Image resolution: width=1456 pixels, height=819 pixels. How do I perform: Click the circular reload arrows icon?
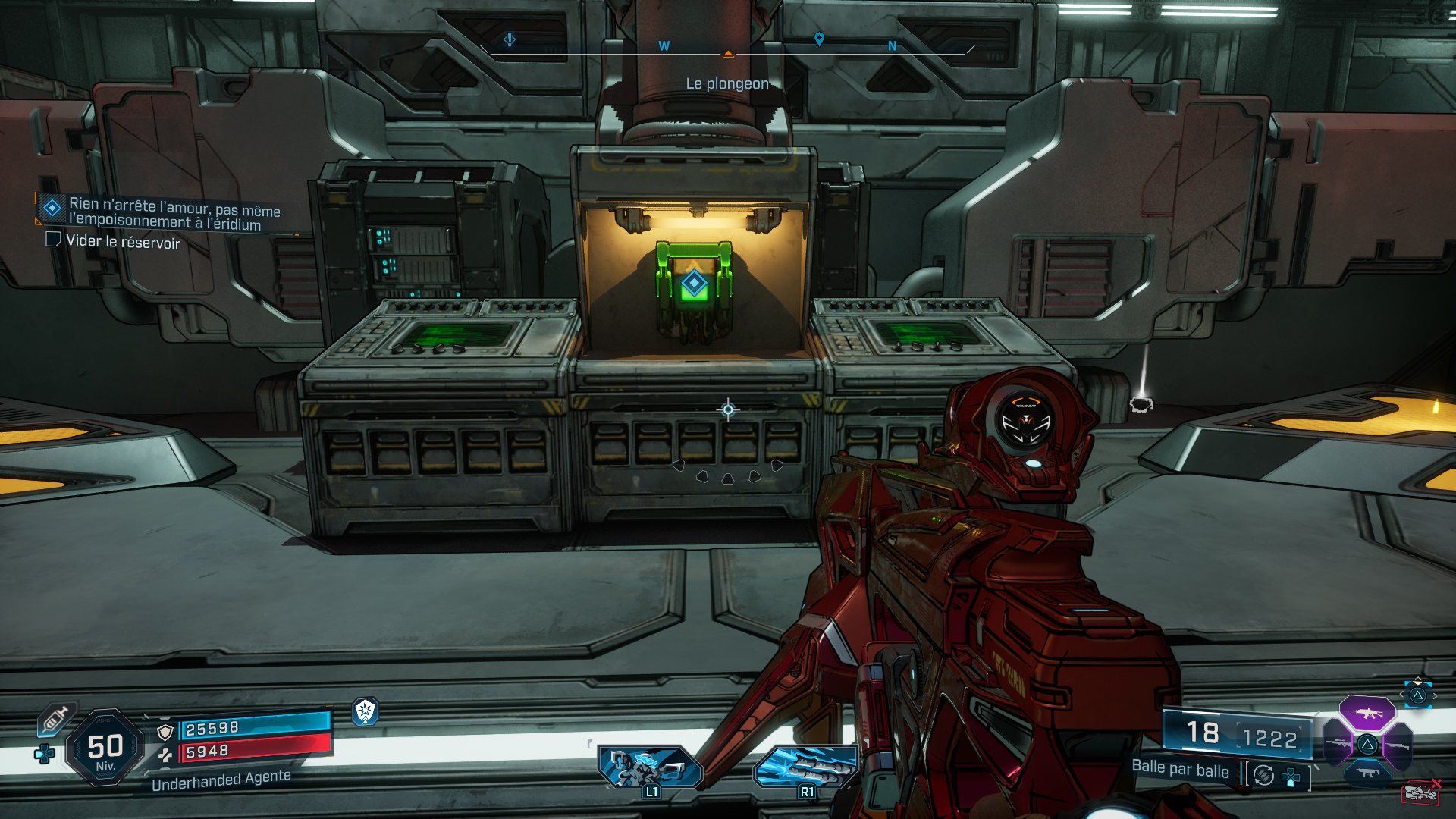pos(1263,776)
